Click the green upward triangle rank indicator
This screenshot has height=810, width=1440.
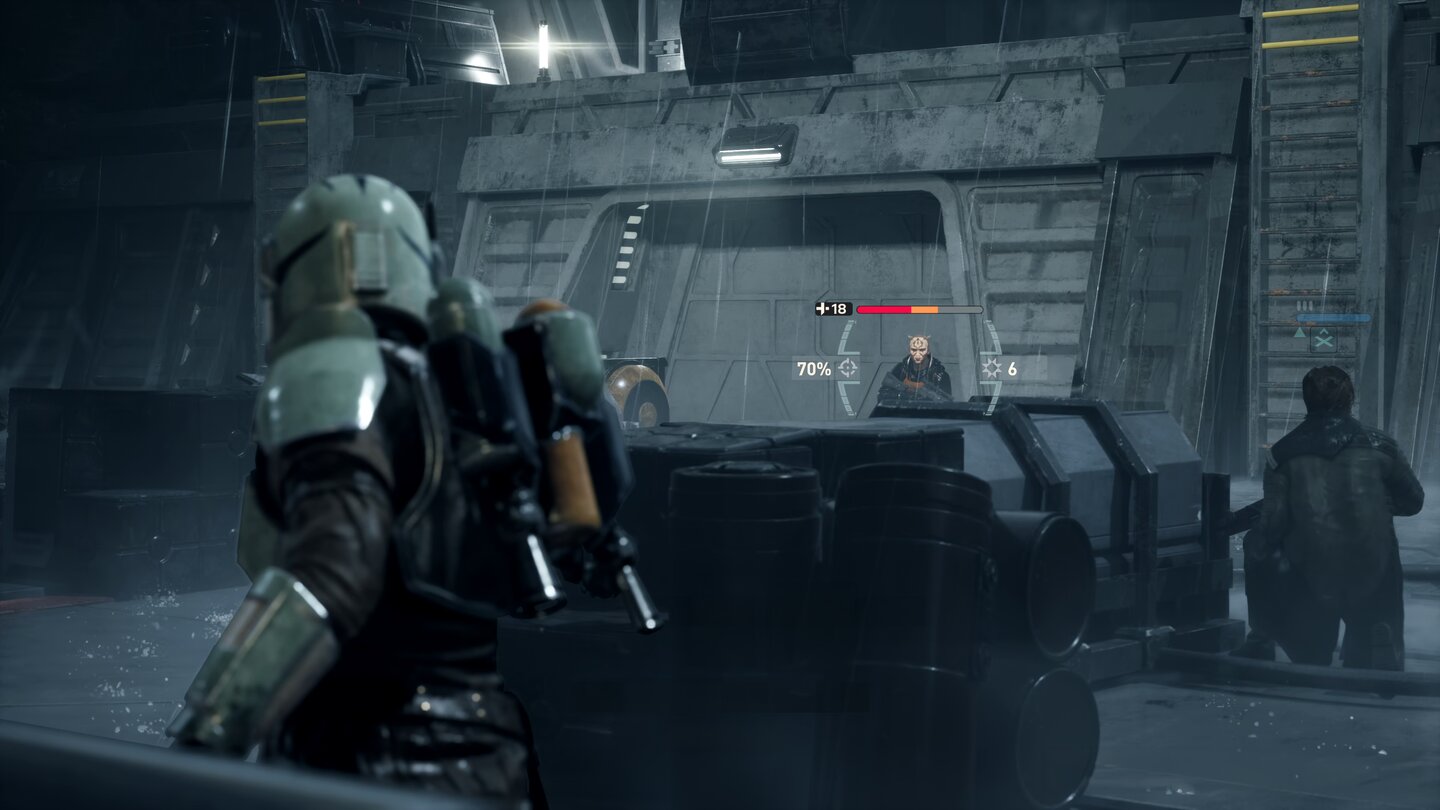click(1300, 333)
